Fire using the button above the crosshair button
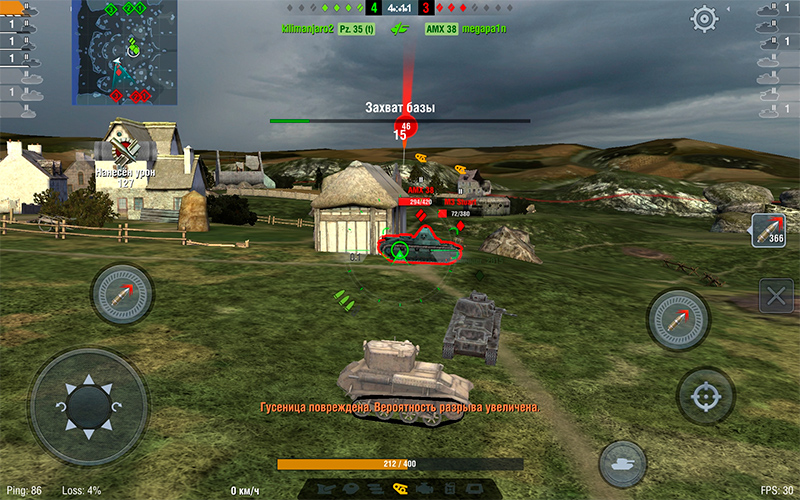800x500 pixels. click(x=678, y=320)
